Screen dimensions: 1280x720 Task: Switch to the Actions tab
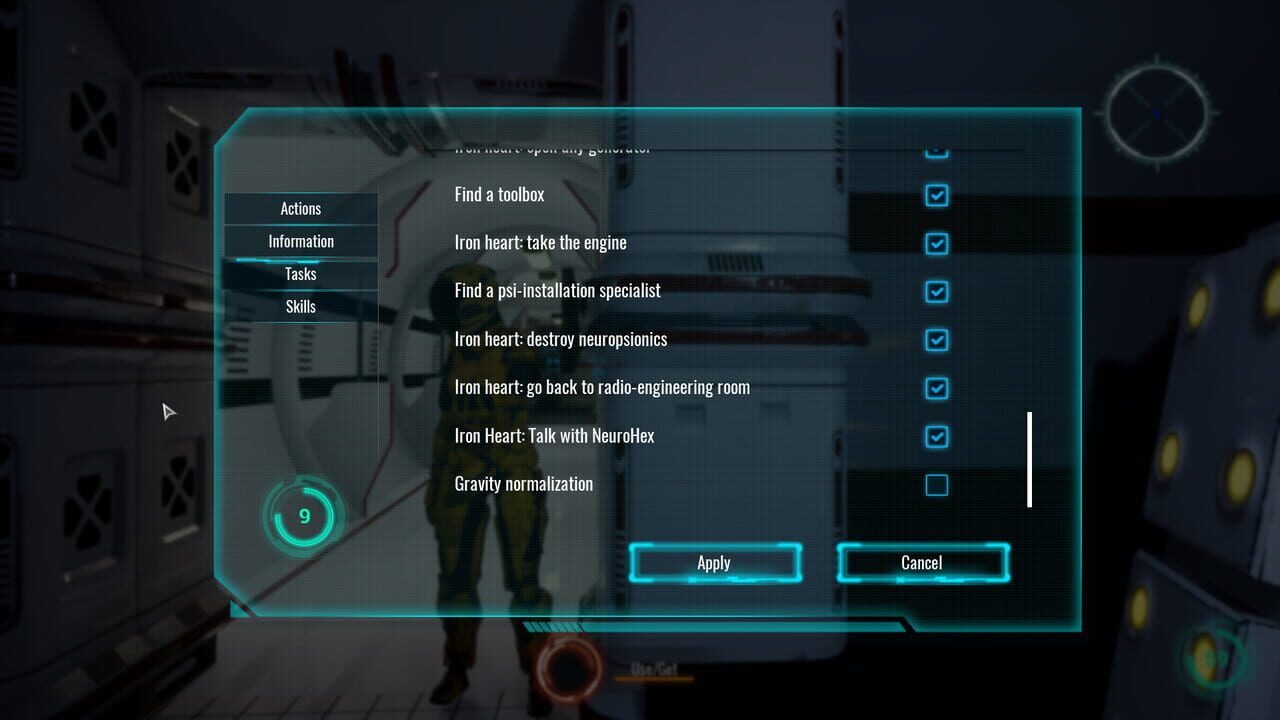(300, 208)
